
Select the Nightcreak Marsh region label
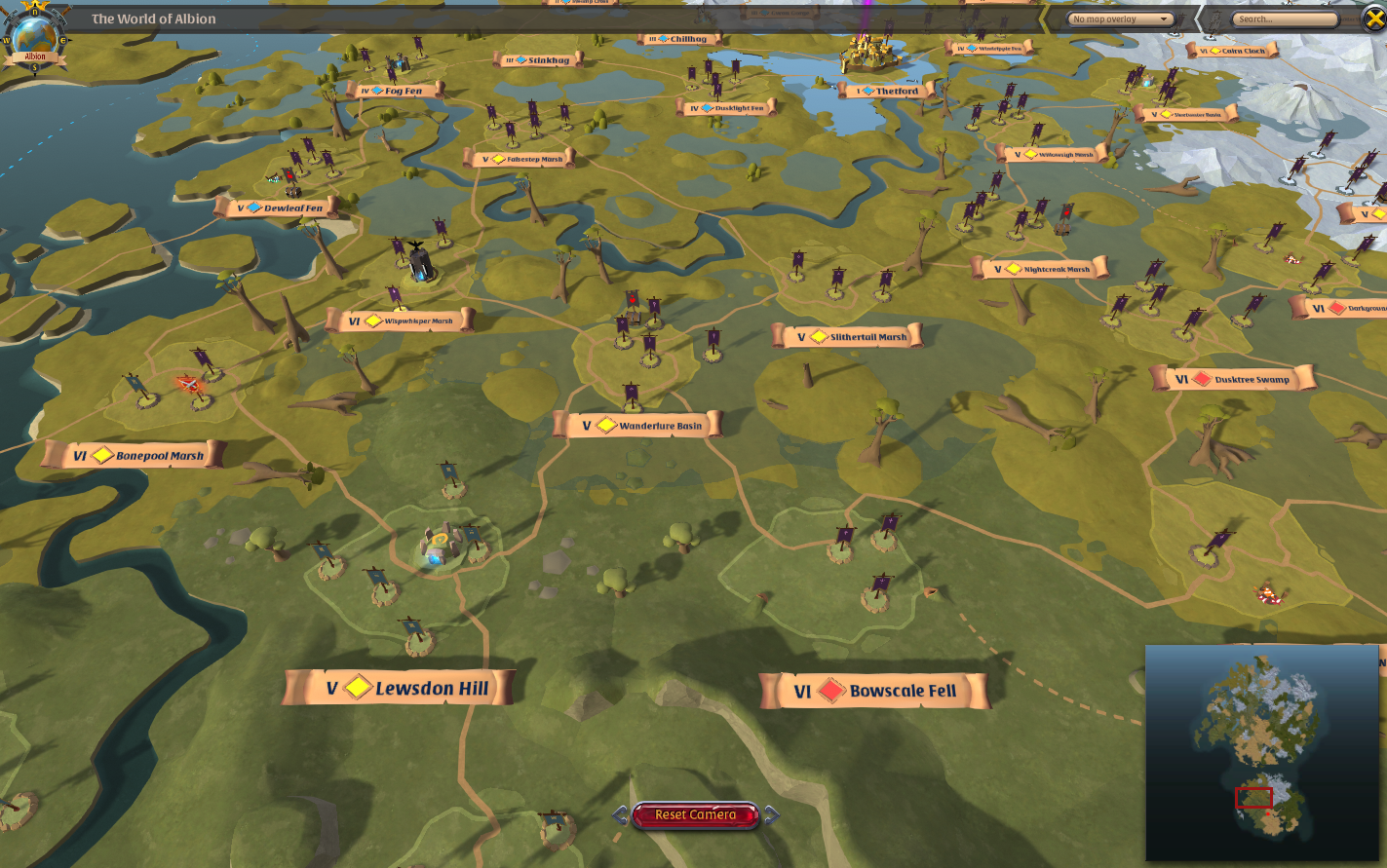pyautogui.click(x=1040, y=269)
